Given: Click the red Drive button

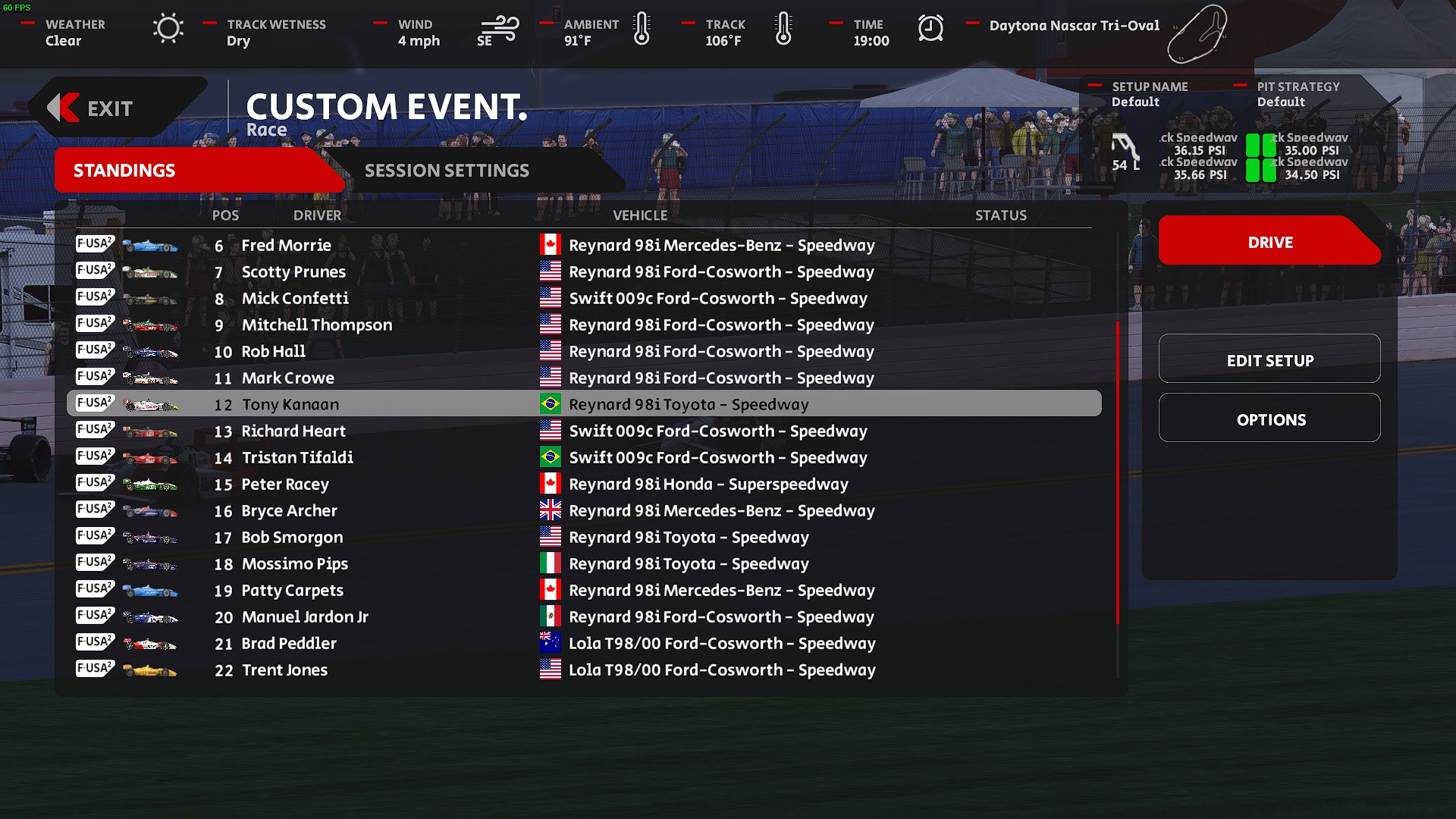Looking at the screenshot, I should click(x=1269, y=243).
